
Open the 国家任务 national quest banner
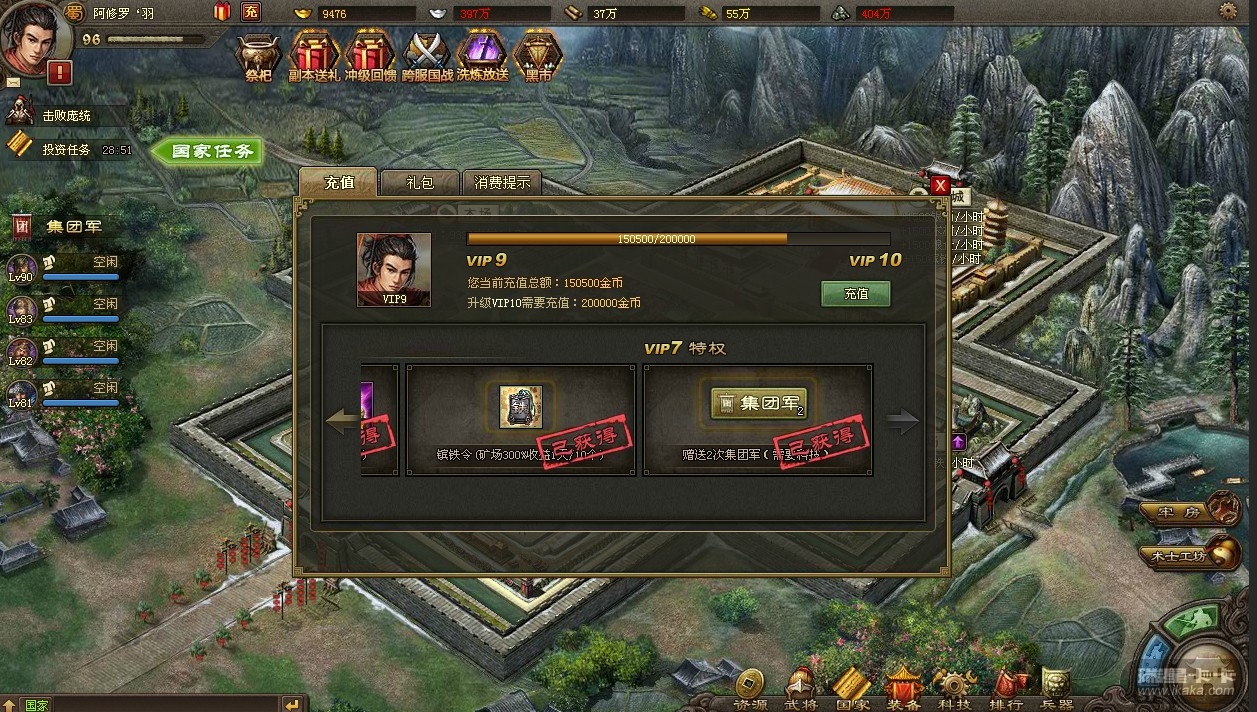(208, 152)
